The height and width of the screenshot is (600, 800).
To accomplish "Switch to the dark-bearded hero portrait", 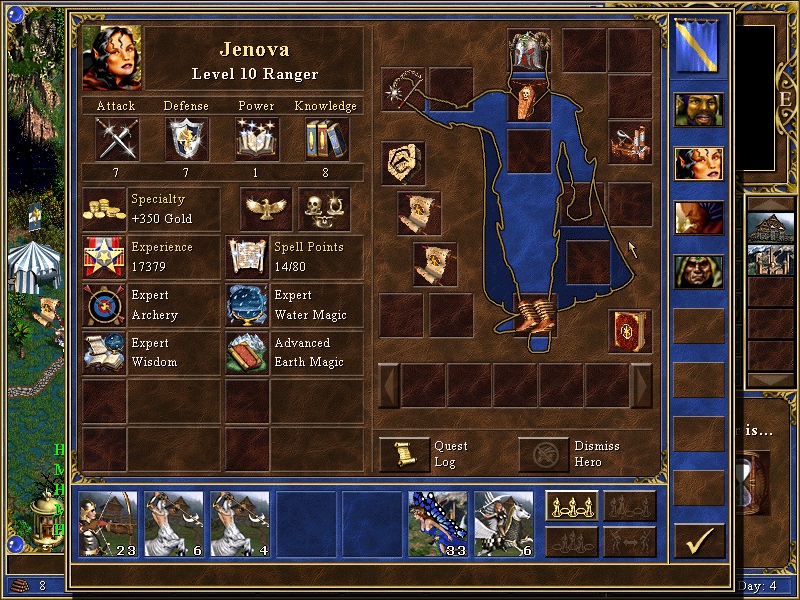I will click(x=699, y=112).
